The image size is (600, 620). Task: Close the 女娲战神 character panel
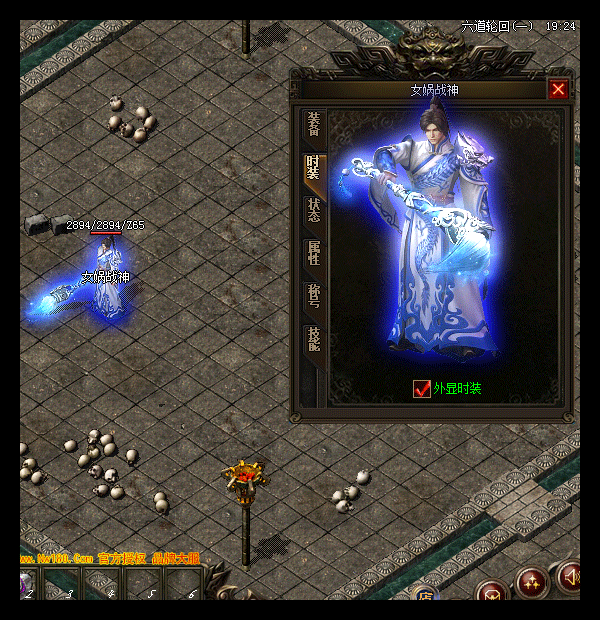558,89
